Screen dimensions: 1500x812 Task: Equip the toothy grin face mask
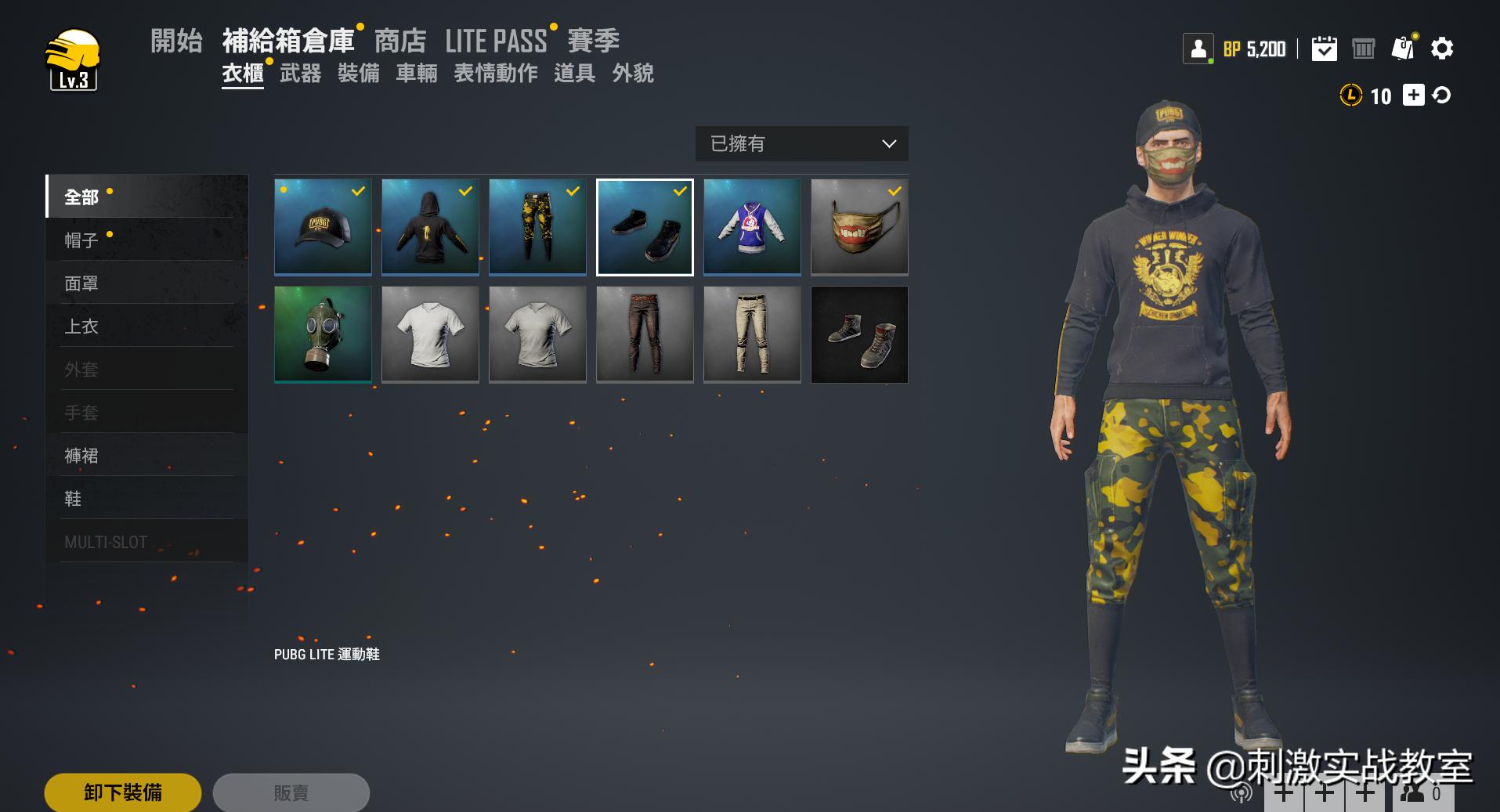point(859,228)
